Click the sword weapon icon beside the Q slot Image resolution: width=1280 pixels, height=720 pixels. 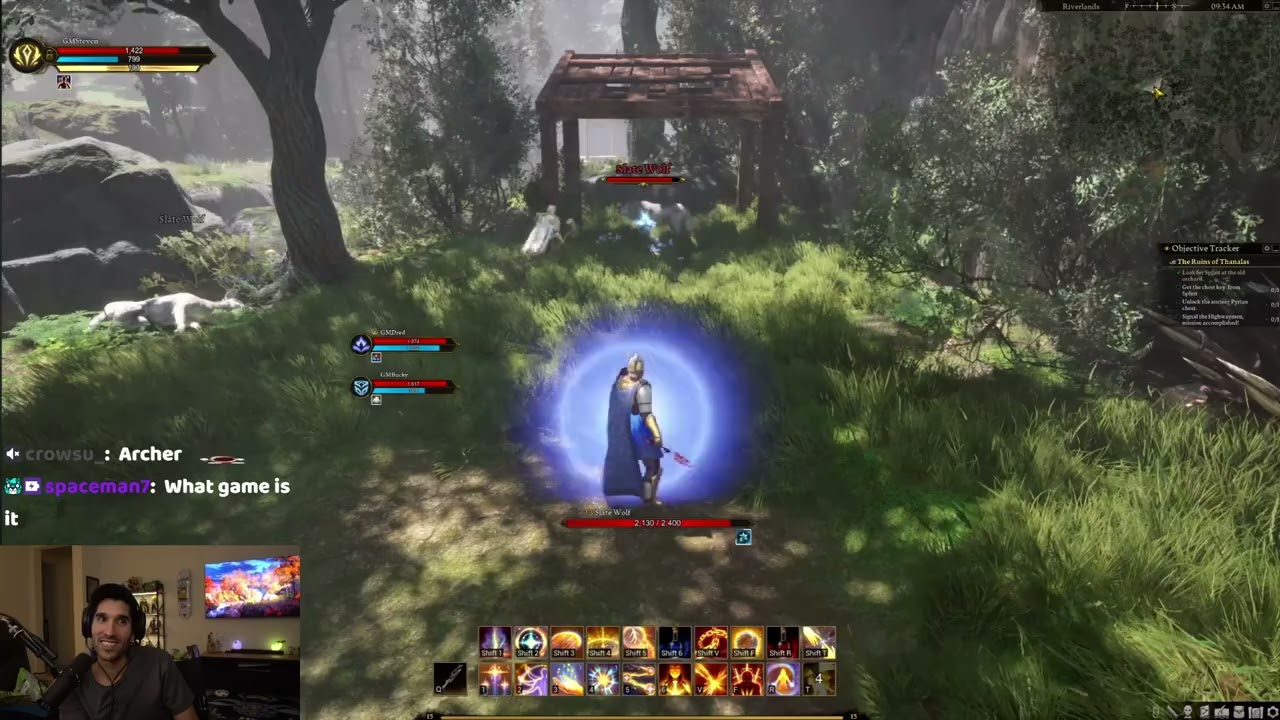coord(450,676)
